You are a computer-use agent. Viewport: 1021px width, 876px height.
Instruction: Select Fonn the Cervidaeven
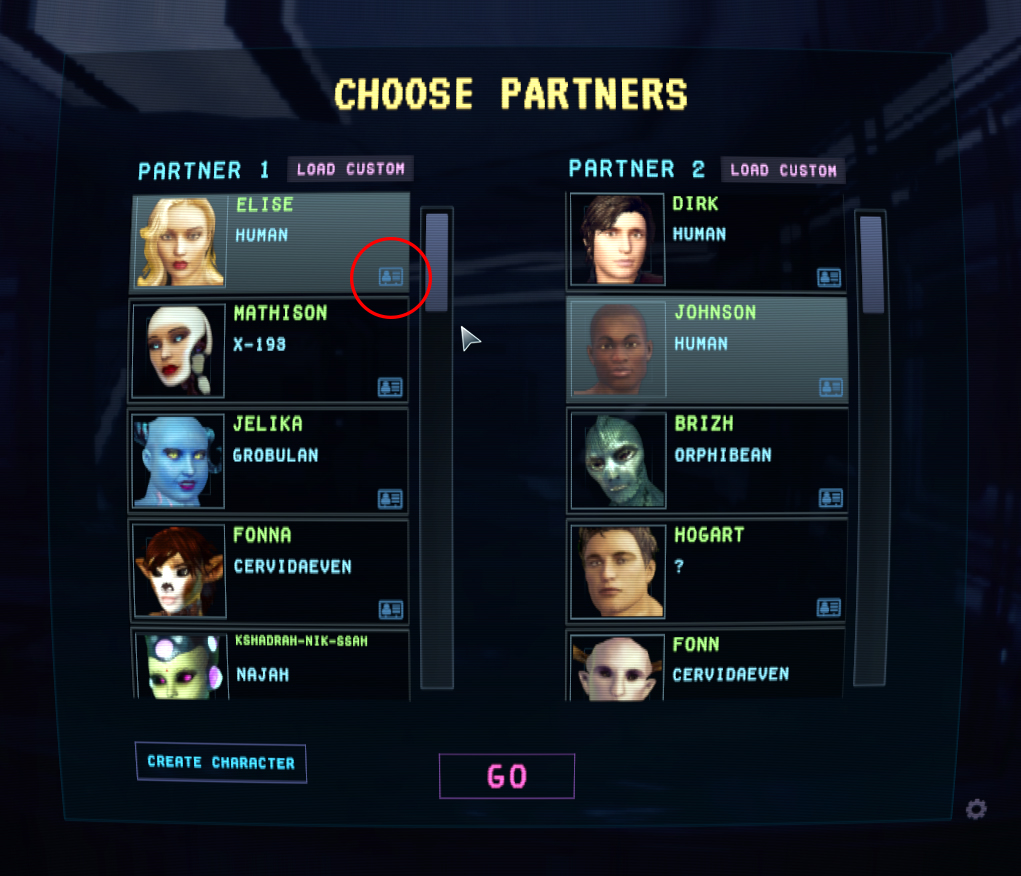click(x=707, y=665)
